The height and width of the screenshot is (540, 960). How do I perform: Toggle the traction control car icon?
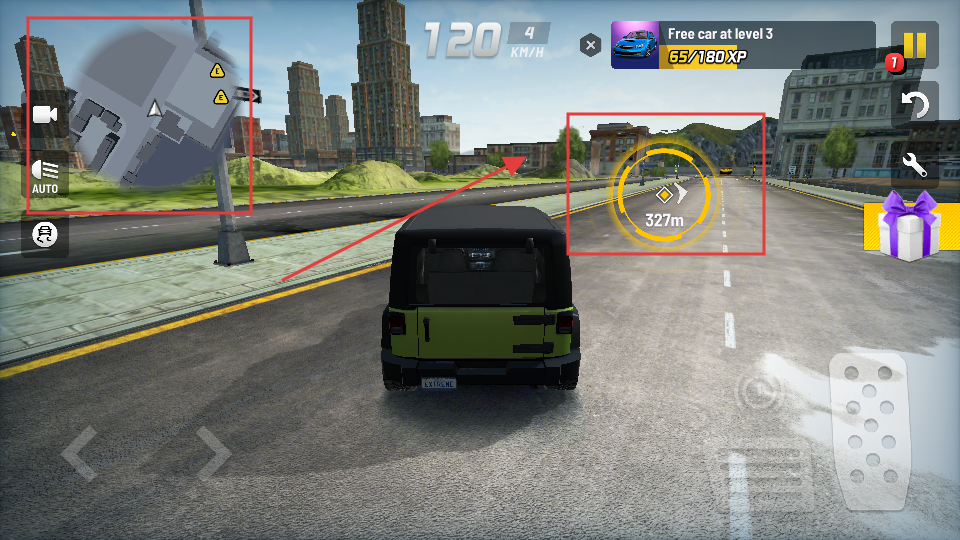pos(45,235)
